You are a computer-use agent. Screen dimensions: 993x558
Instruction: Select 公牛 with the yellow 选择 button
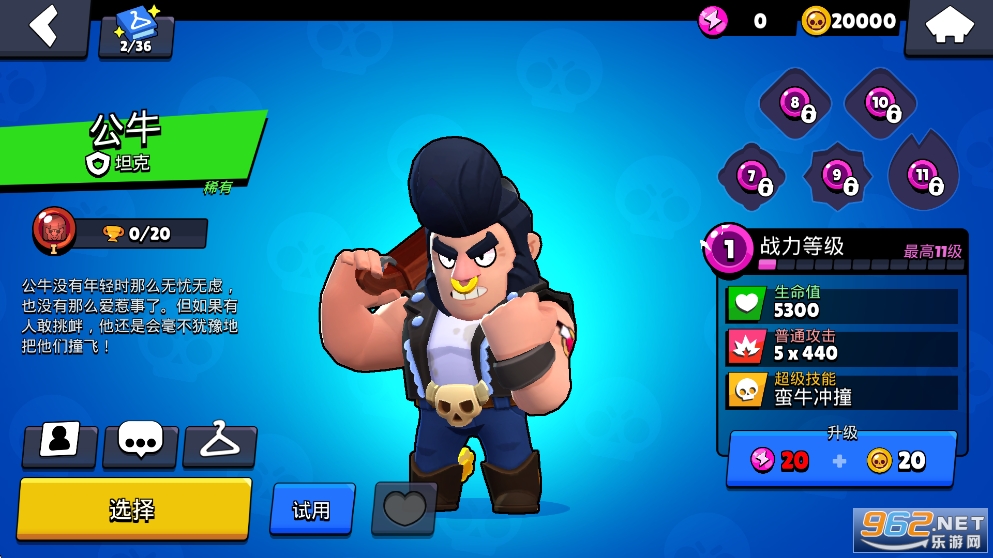click(133, 509)
